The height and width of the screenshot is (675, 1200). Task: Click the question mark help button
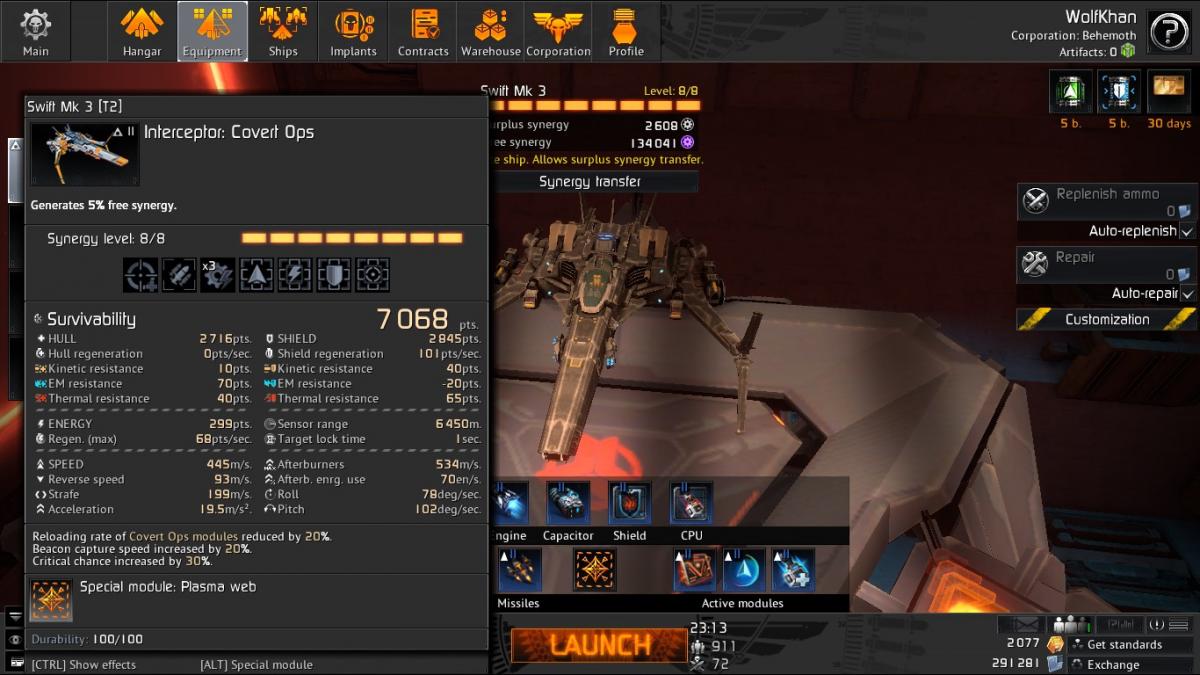pyautogui.click(x=1168, y=32)
